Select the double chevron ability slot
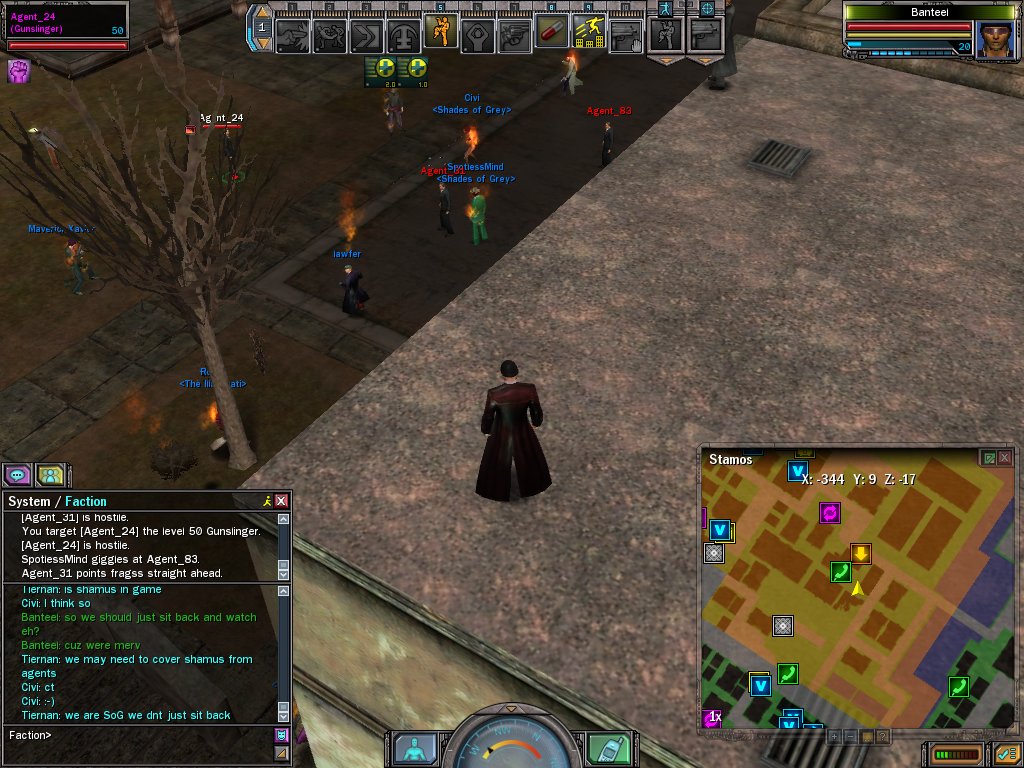 pyautogui.click(x=367, y=35)
